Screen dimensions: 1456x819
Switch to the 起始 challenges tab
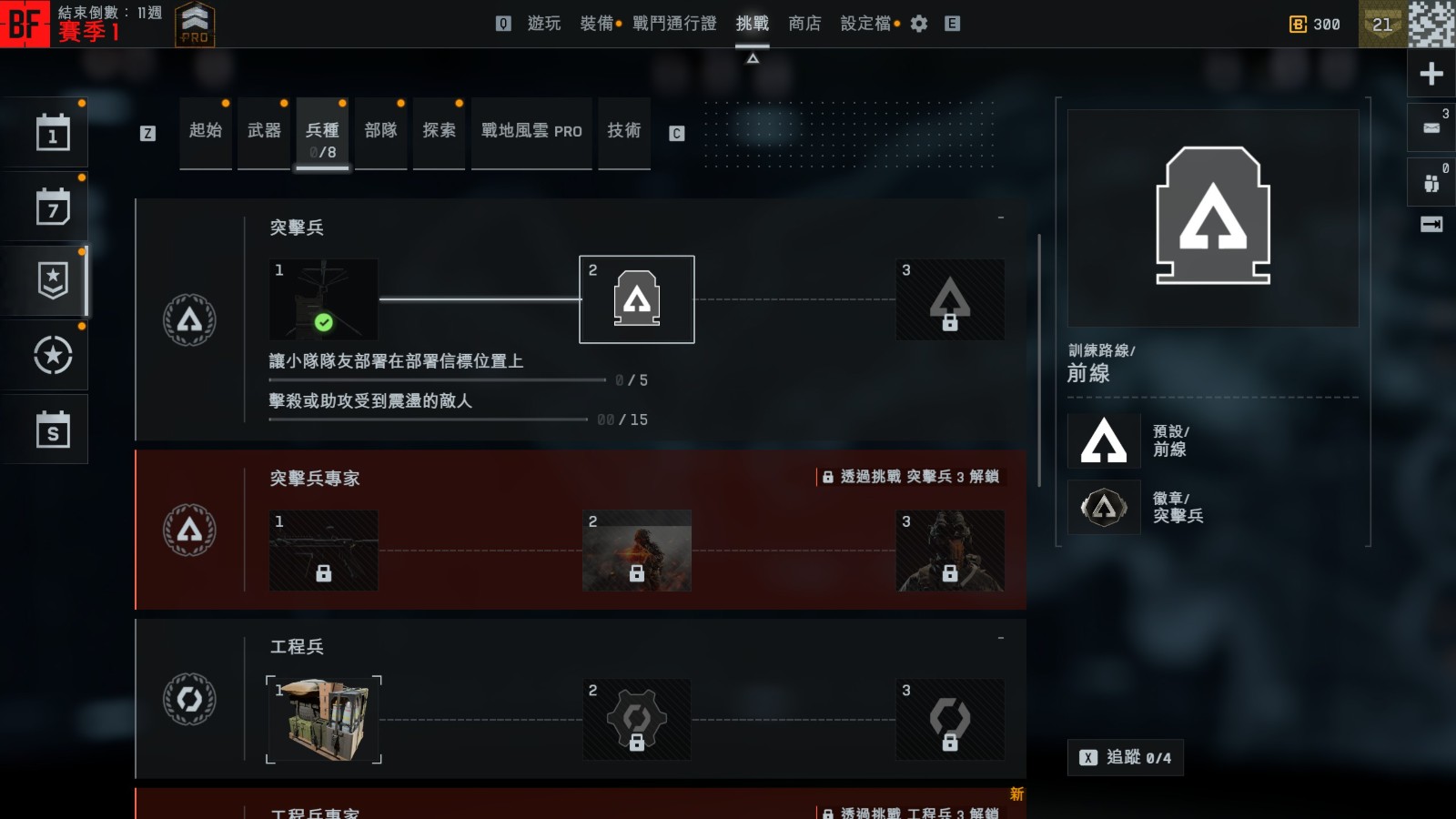point(206,131)
